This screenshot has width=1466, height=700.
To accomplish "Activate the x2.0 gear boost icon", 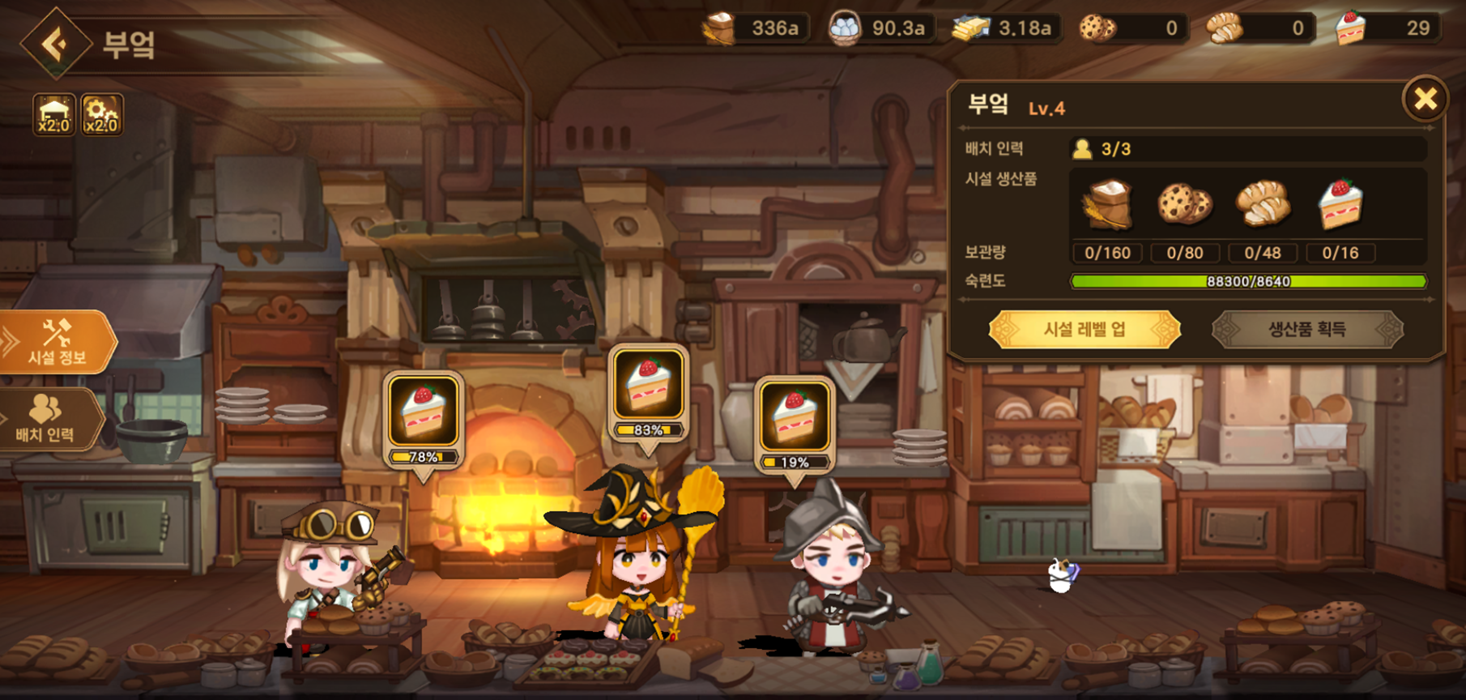I will click(101, 115).
